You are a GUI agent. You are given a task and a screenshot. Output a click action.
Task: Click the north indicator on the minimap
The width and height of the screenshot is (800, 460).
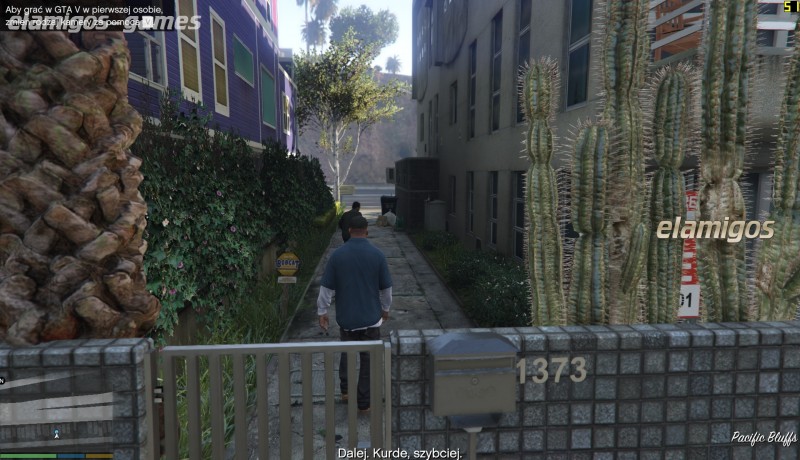pyautogui.click(x=3, y=380)
